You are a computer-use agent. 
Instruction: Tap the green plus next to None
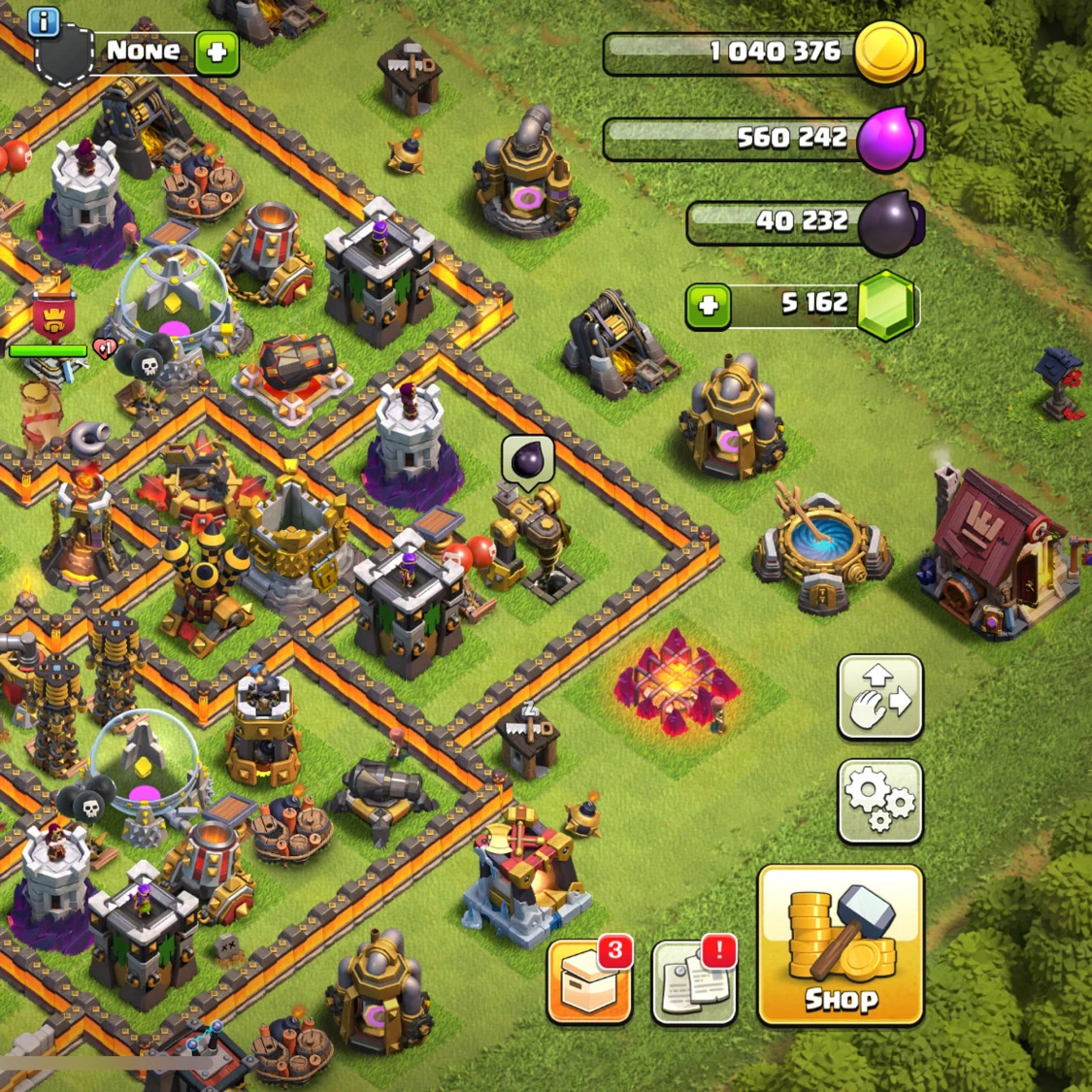(216, 51)
